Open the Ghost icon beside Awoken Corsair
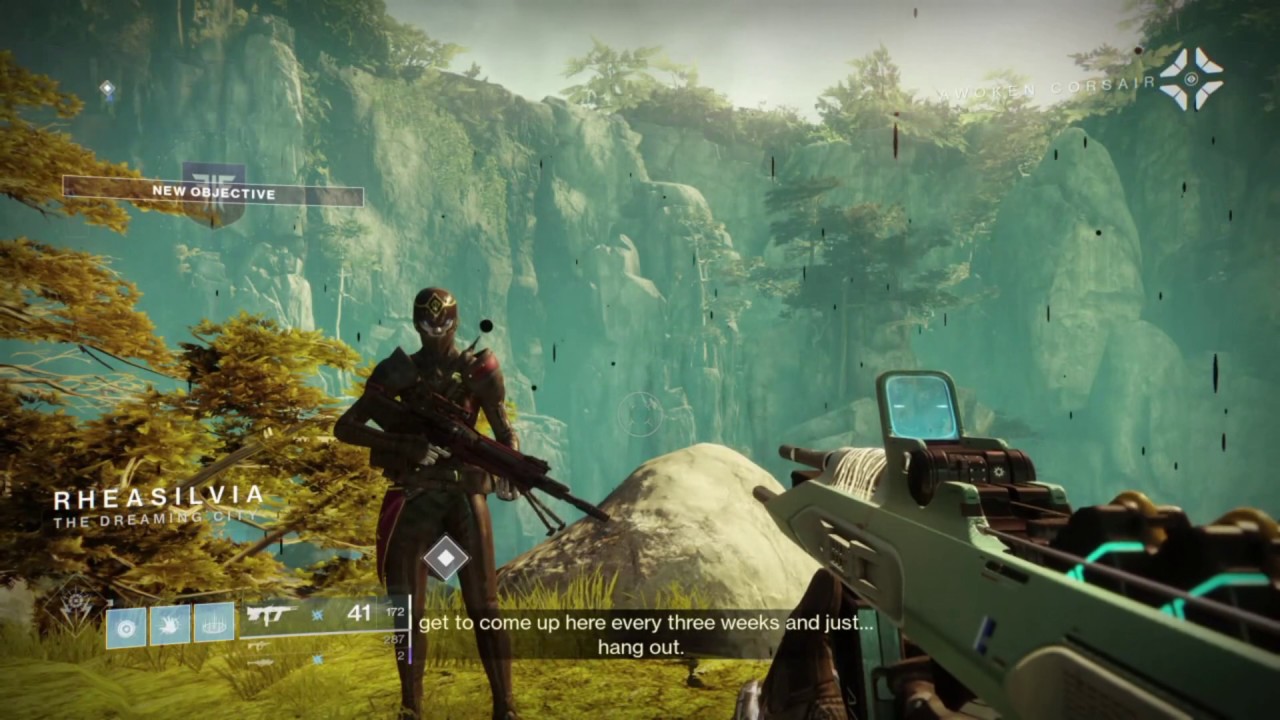The width and height of the screenshot is (1280, 720). [1191, 79]
